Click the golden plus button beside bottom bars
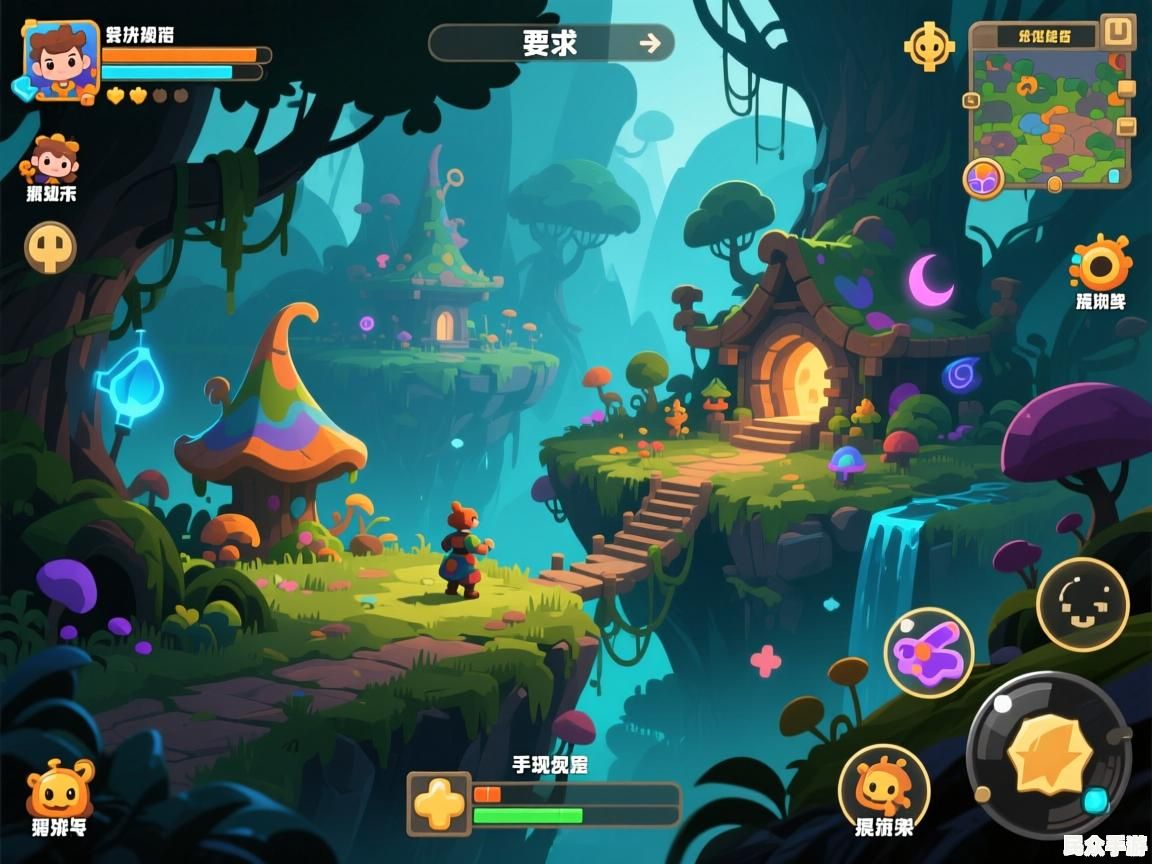1152x864 pixels. (439, 804)
